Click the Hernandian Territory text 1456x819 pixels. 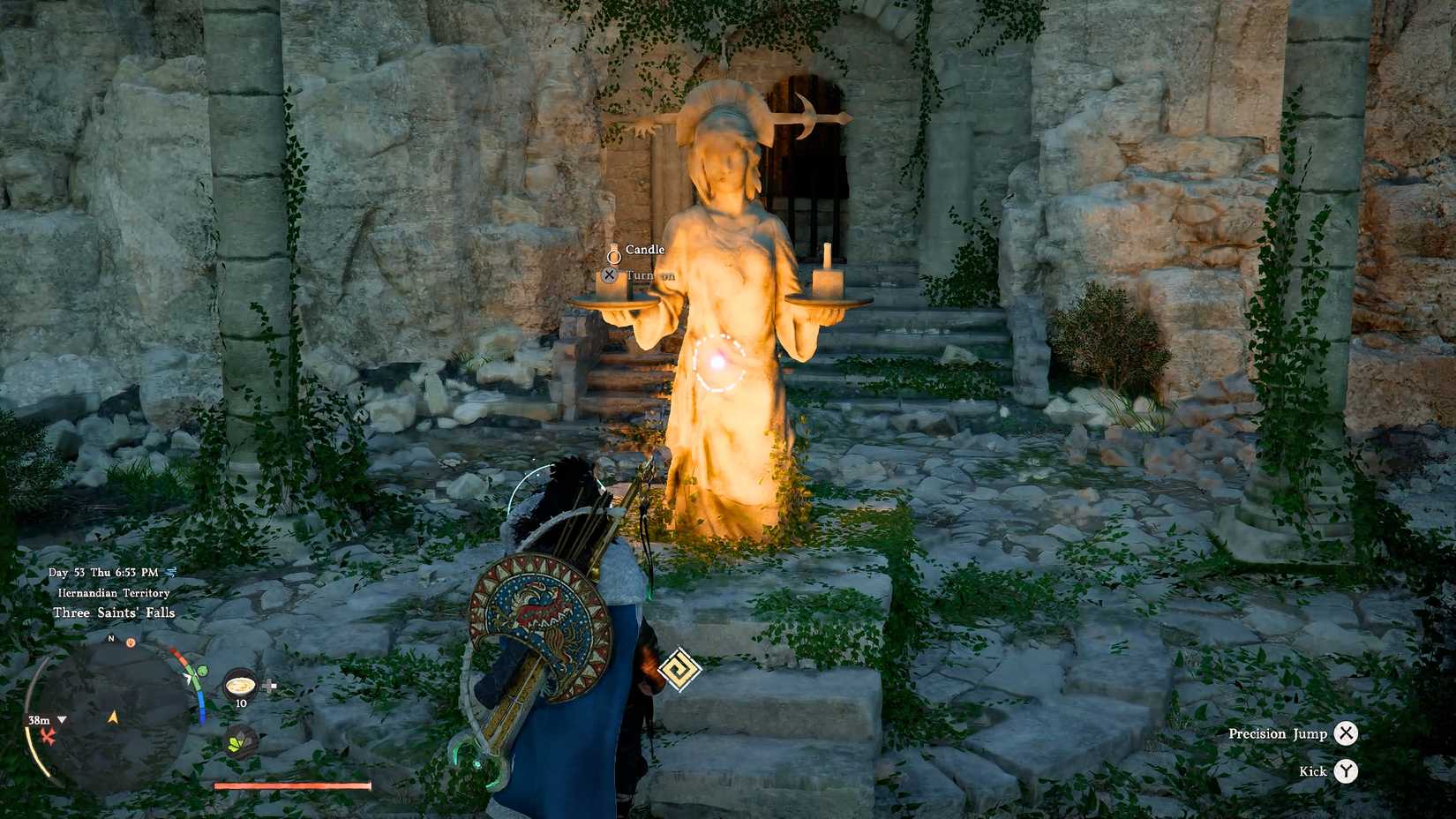[113, 592]
